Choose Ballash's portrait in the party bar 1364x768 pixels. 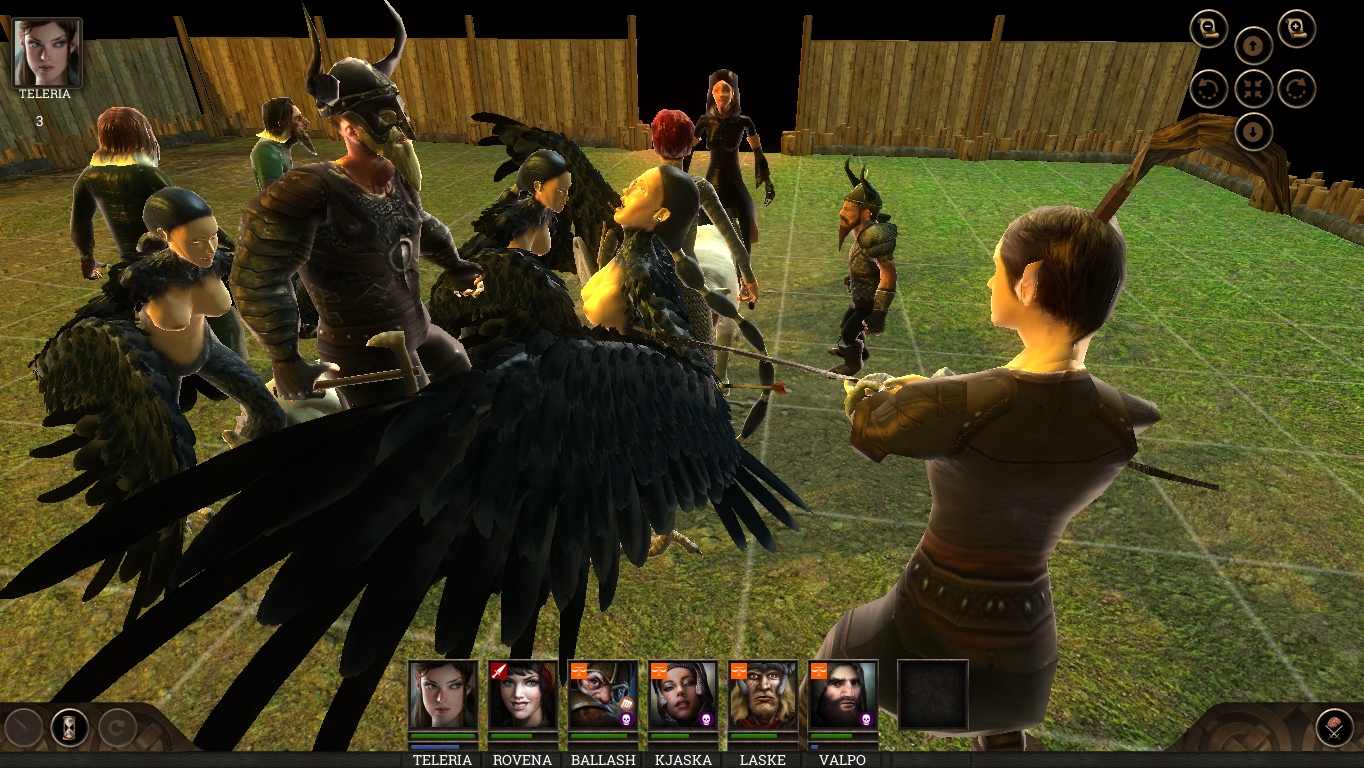[602, 694]
